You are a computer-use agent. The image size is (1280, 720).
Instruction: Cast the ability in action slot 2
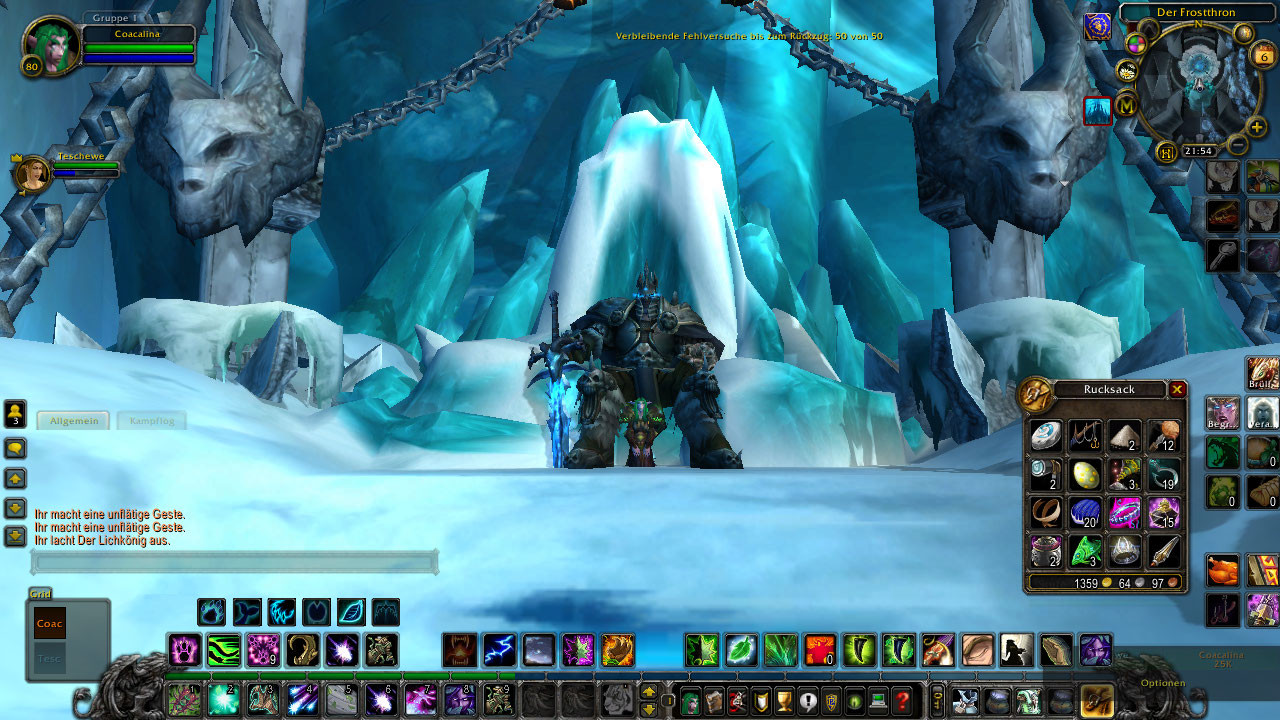click(223, 698)
